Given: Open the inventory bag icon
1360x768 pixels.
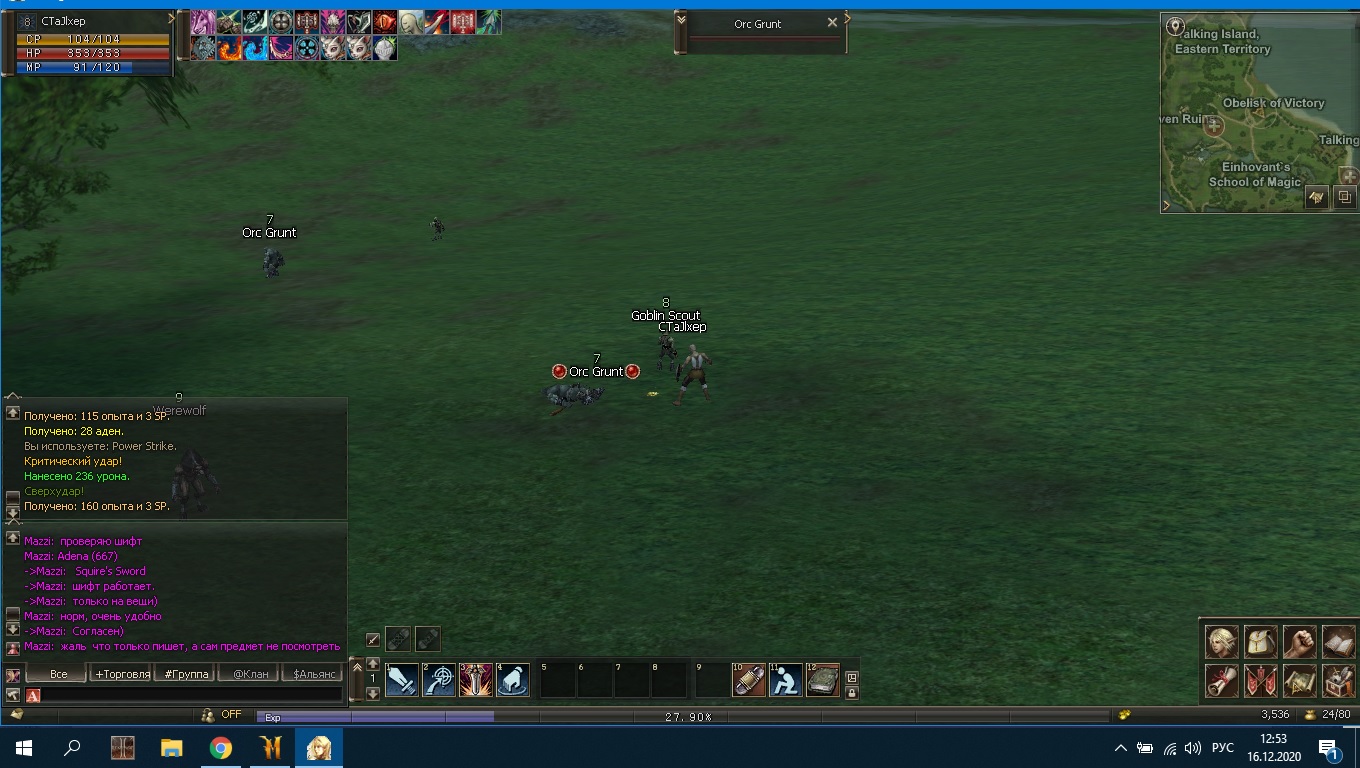Looking at the screenshot, I should point(1260,642).
